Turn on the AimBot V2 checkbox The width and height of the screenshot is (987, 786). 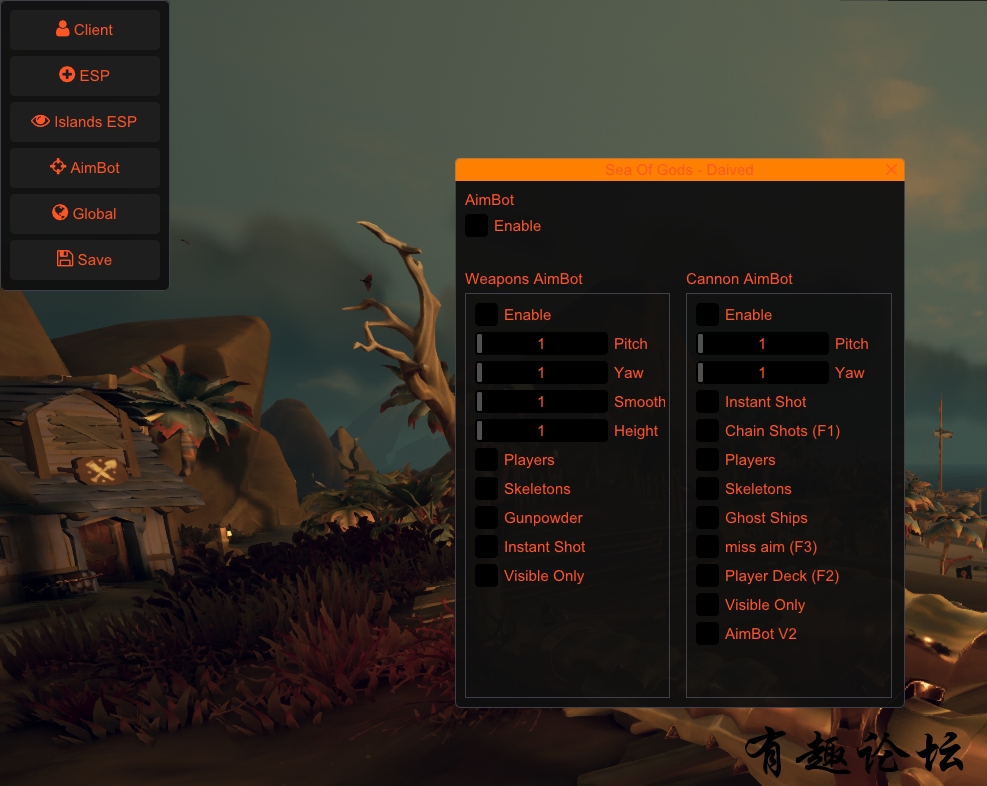707,634
